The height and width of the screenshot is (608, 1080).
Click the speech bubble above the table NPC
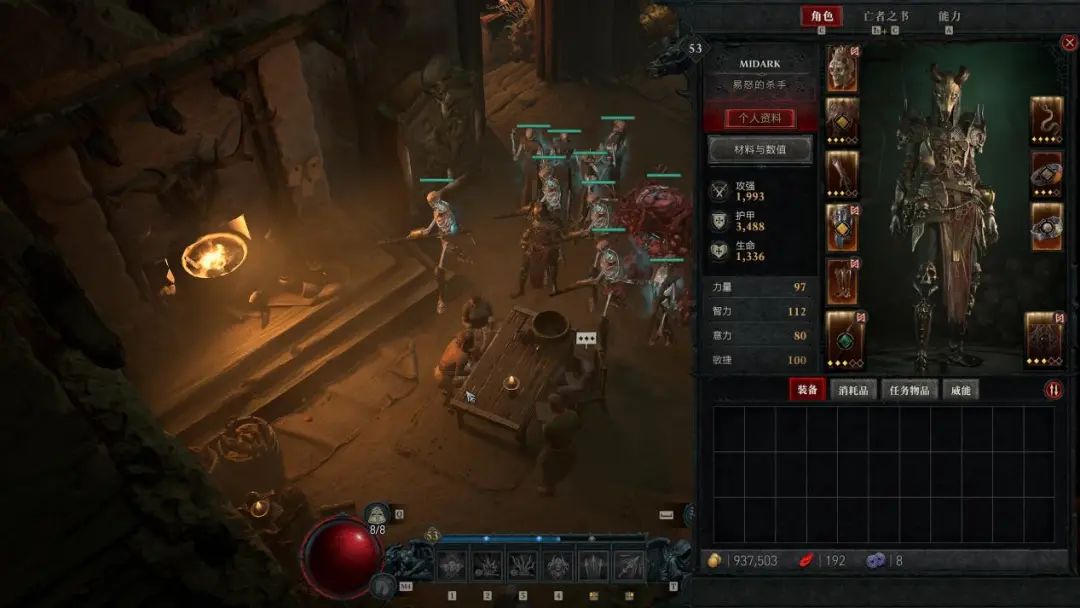(586, 339)
